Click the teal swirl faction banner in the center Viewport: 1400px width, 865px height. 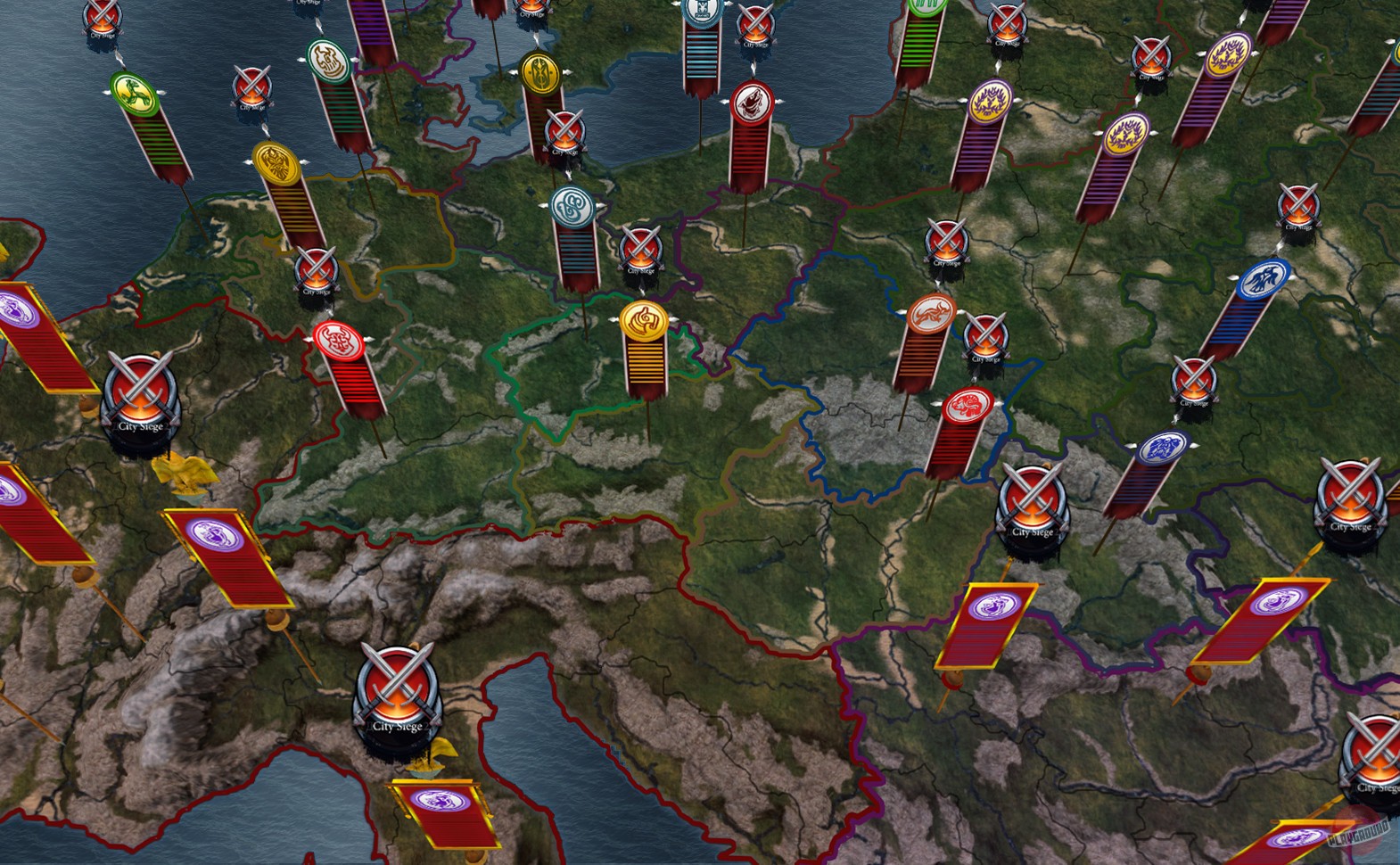click(572, 207)
